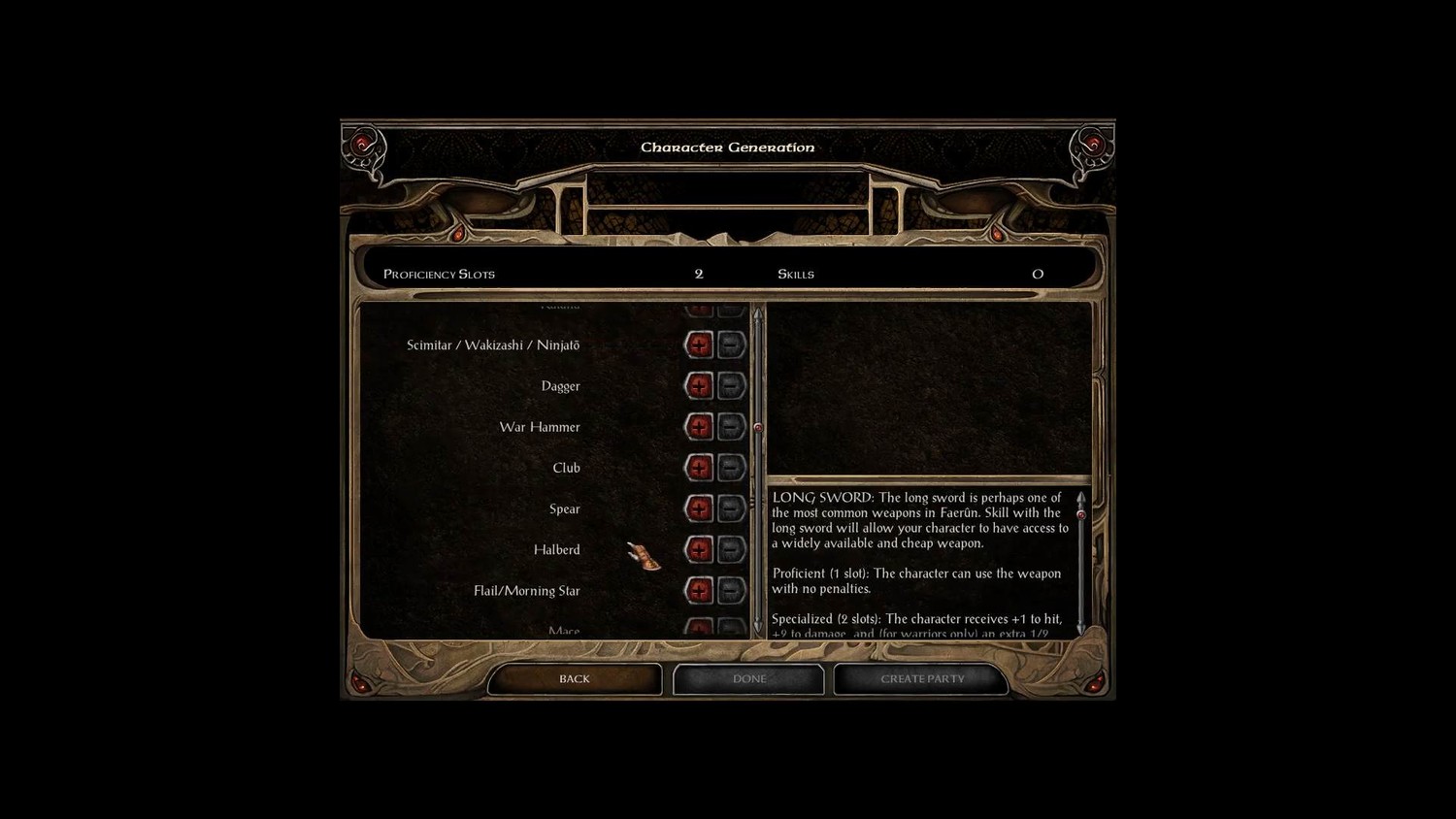
Task: Confirm proficiencies with the Done button
Action: point(748,679)
